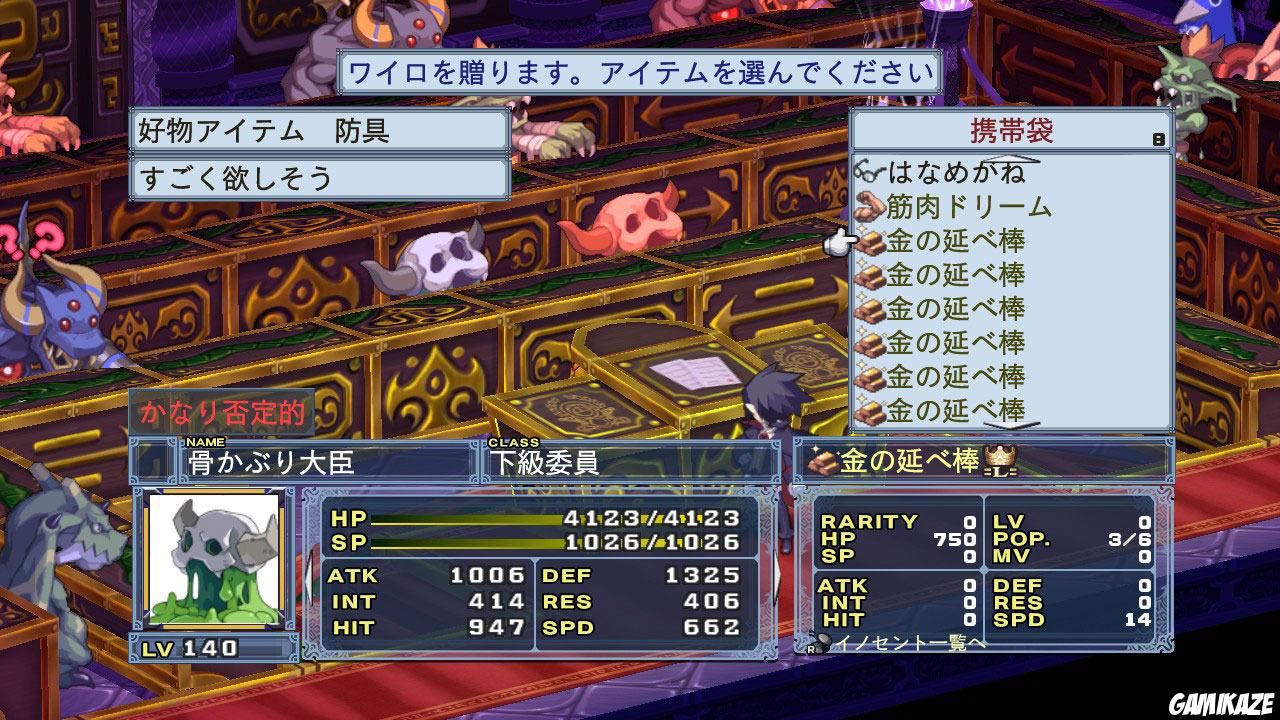Select the first 金の延べ棒 gold bar icon
Image resolution: width=1280 pixels, height=720 pixels.
868,241
